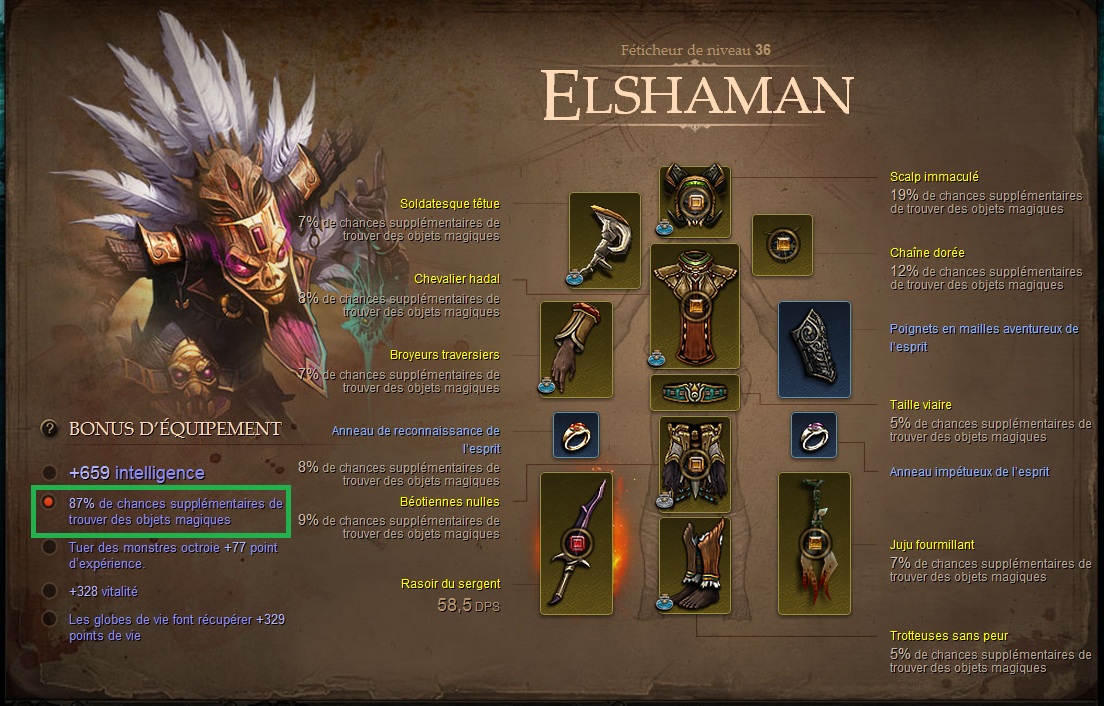
Task: Select the Chevalier hadal chest armor
Action: point(694,305)
